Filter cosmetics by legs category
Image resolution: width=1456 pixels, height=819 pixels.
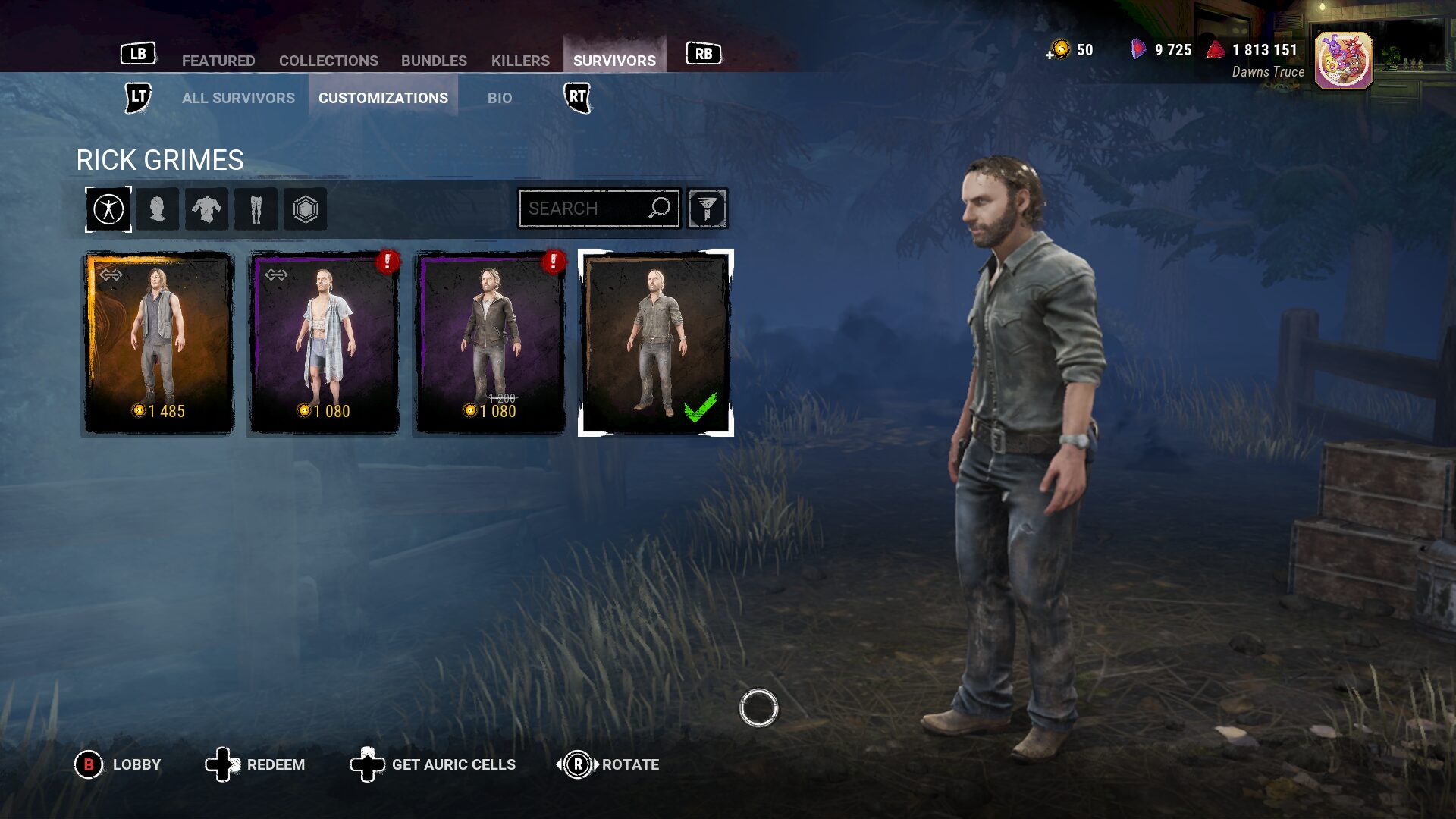(256, 209)
